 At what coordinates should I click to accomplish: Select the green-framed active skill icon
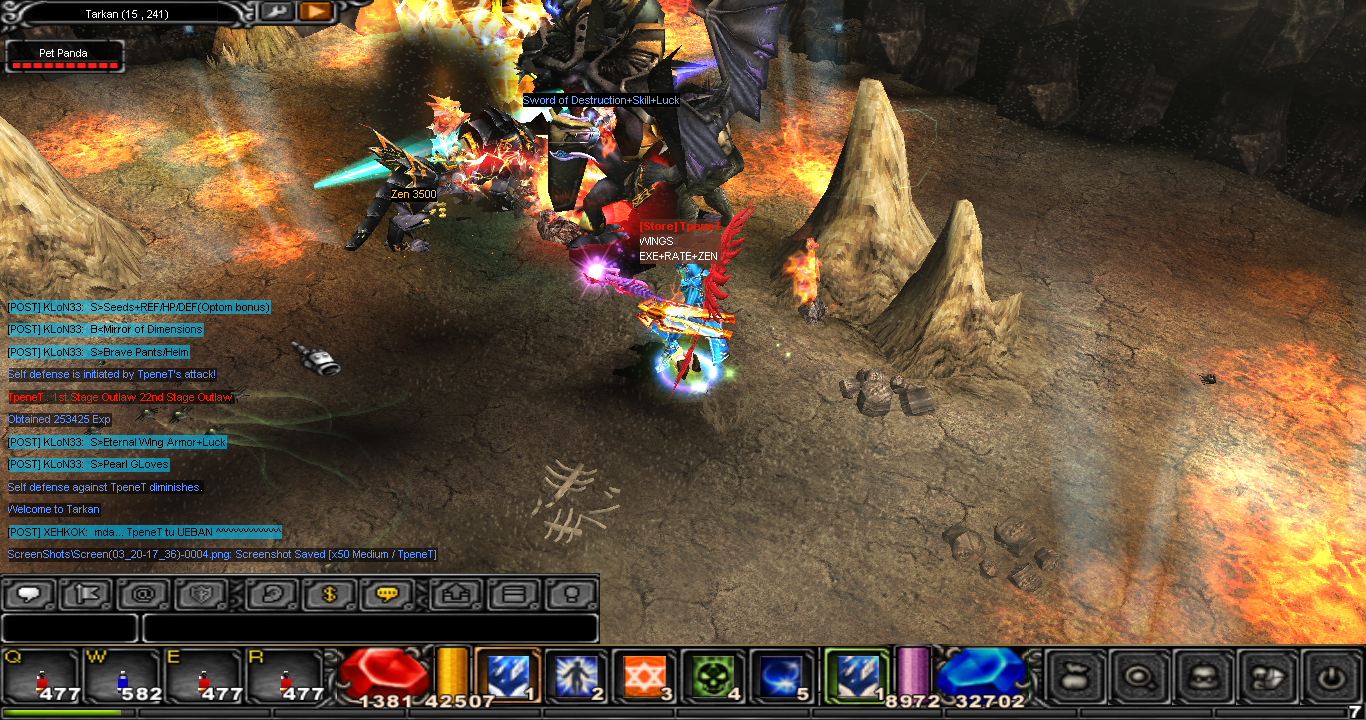click(856, 676)
